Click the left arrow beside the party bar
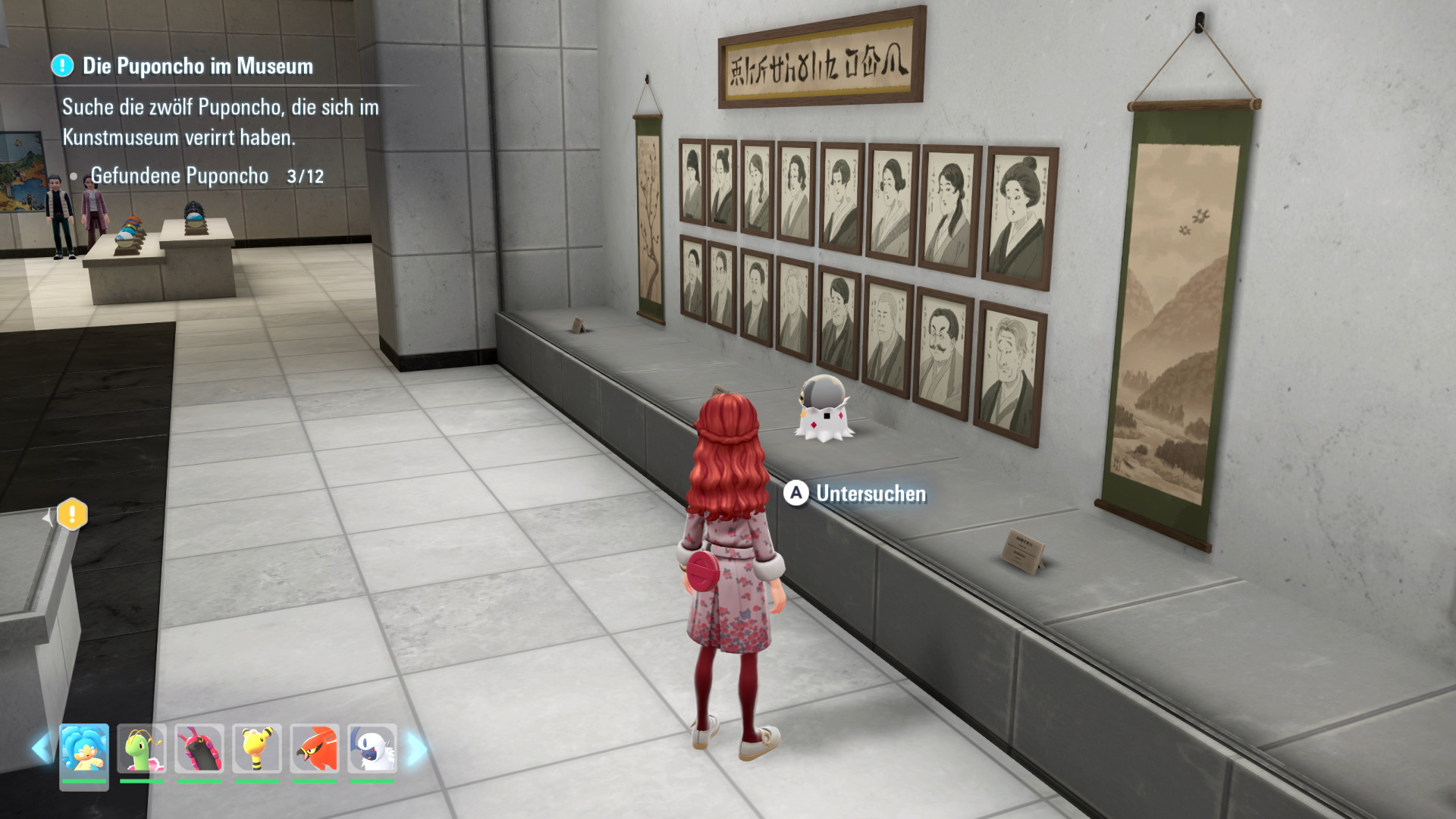The width and height of the screenshot is (1456, 819). pyautogui.click(x=40, y=749)
